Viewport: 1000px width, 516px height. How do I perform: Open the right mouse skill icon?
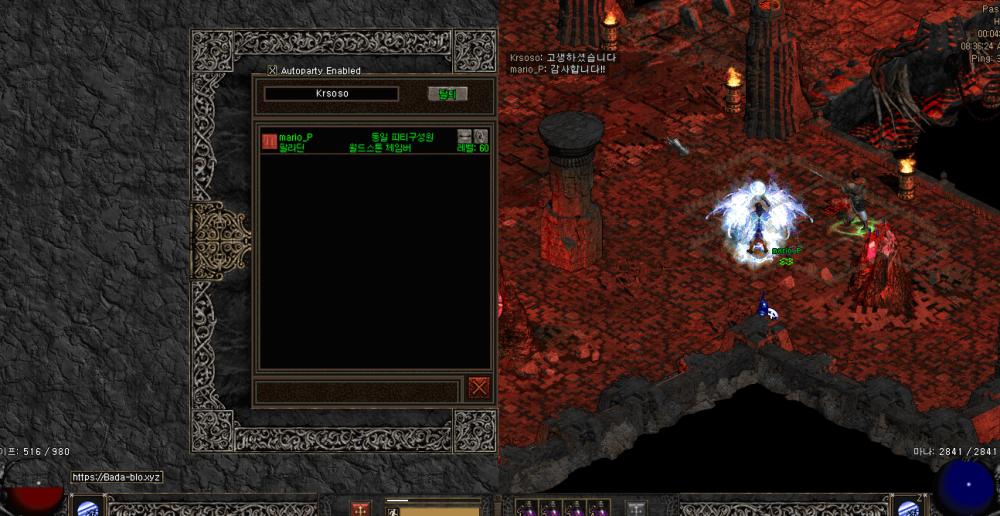click(x=908, y=508)
